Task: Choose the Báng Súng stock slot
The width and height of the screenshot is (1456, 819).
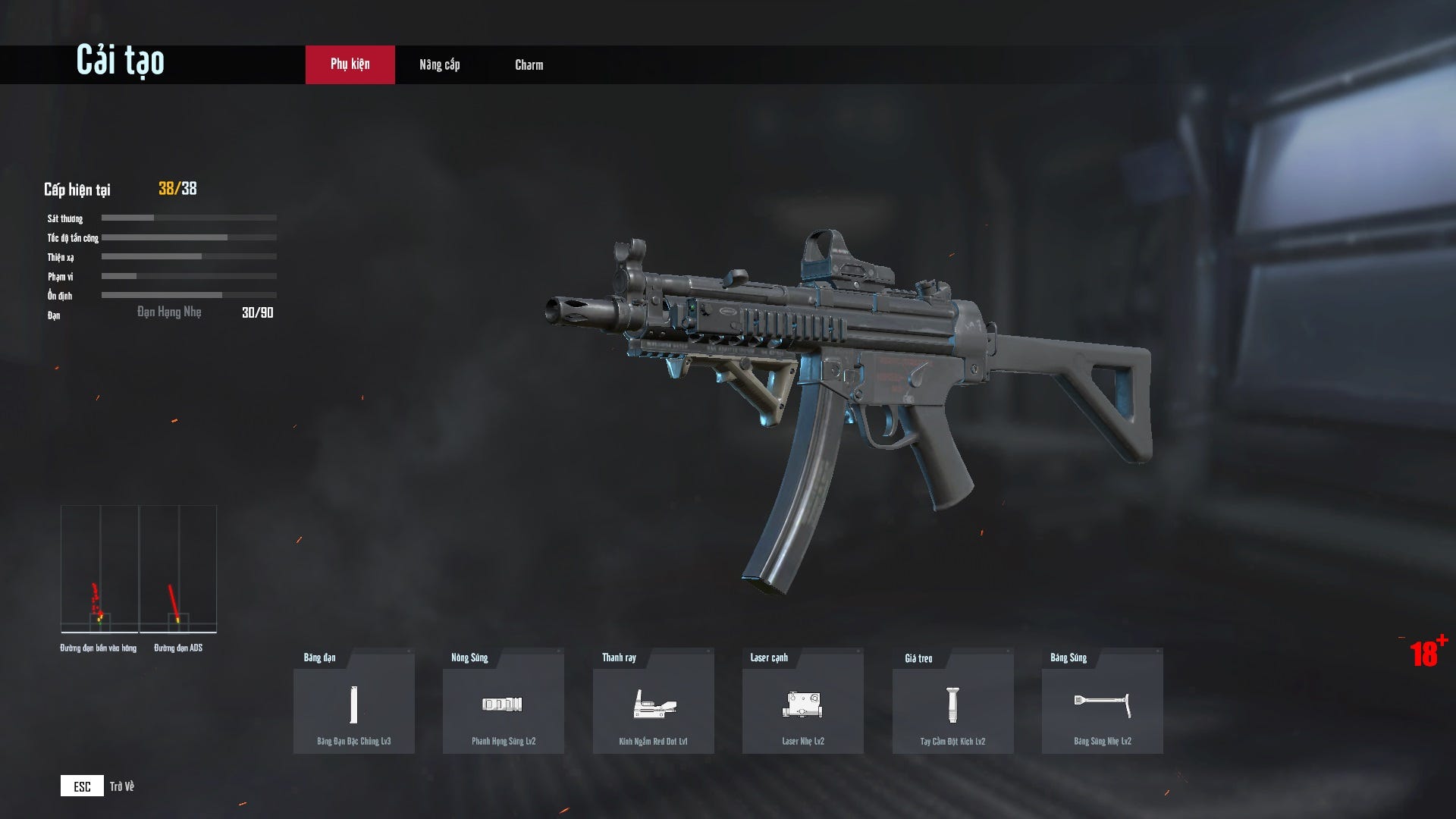Action: [x=1102, y=704]
